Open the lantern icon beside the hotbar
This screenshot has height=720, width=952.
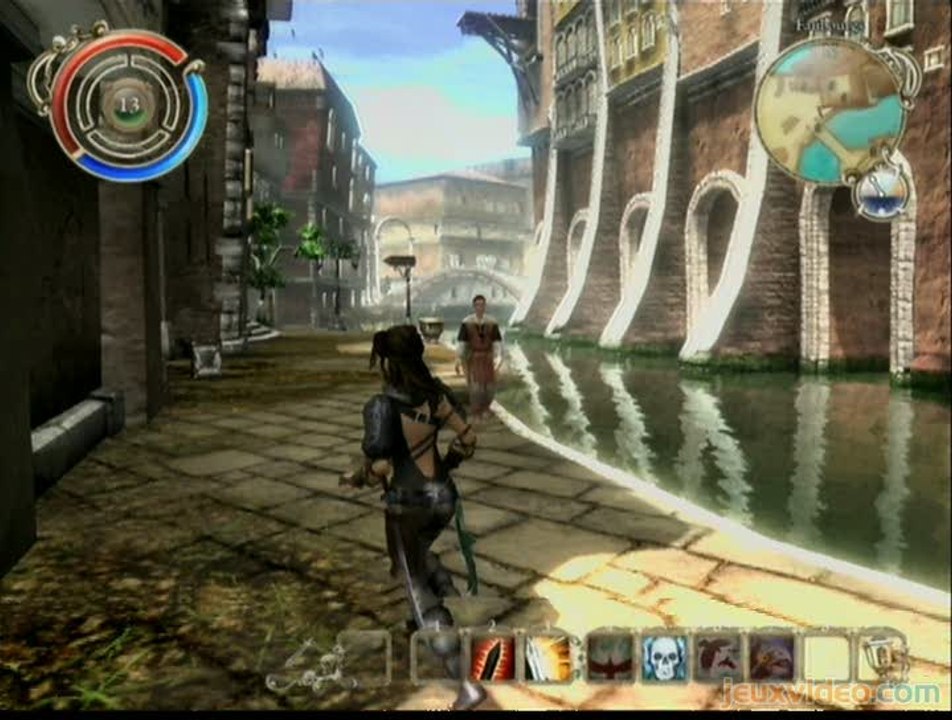coord(884,656)
